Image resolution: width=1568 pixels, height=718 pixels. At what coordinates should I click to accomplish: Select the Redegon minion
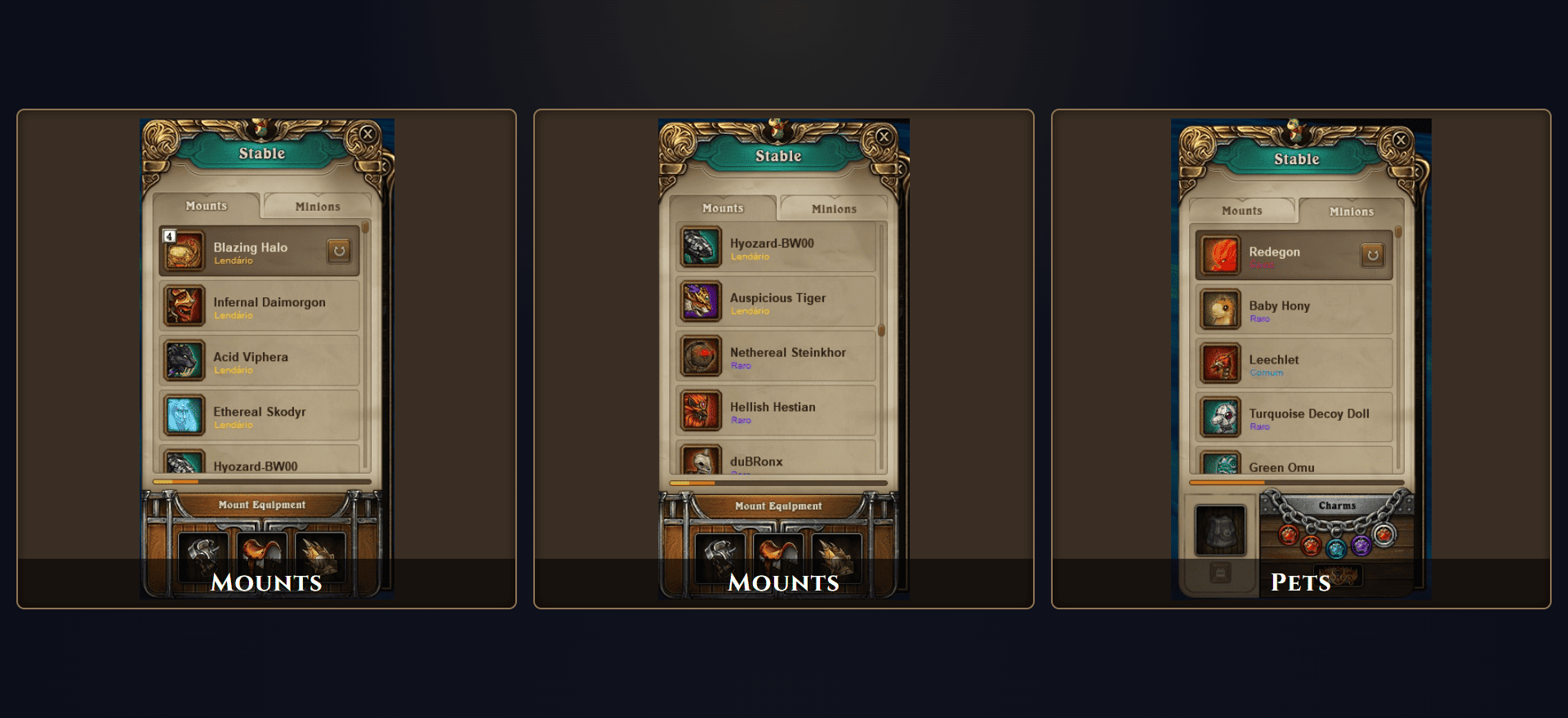(x=1274, y=255)
